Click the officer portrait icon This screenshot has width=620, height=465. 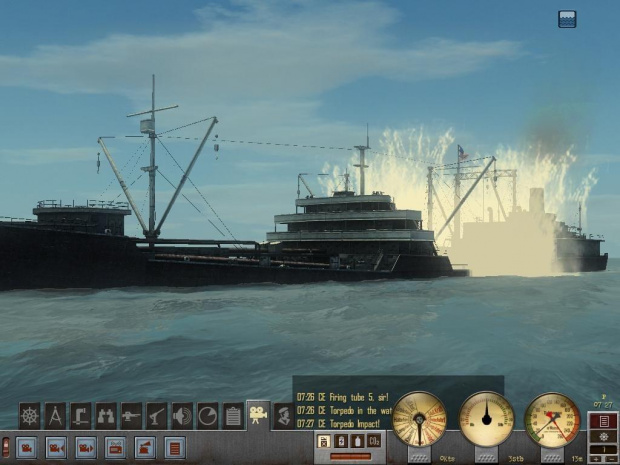click(x=283, y=415)
